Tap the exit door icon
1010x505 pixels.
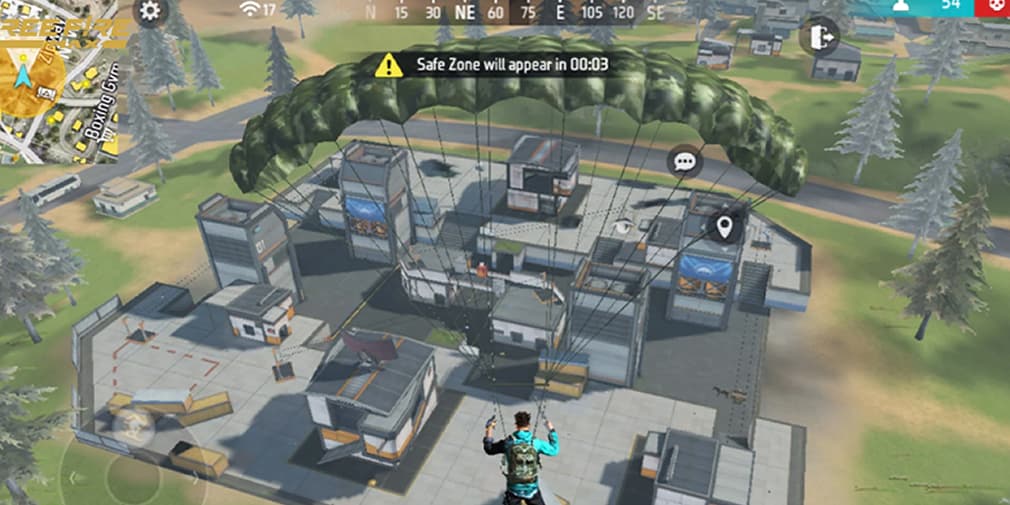pyautogui.click(x=819, y=37)
